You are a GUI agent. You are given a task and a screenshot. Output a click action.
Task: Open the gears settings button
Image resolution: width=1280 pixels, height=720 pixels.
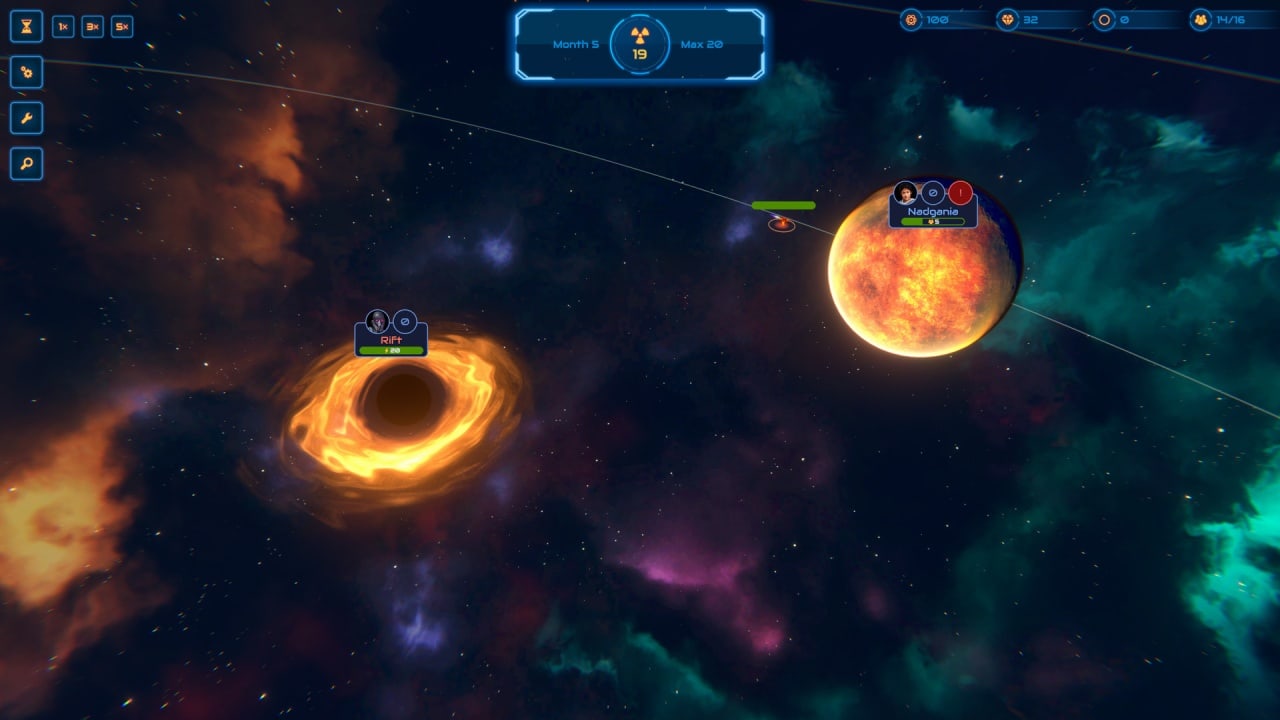(x=26, y=72)
